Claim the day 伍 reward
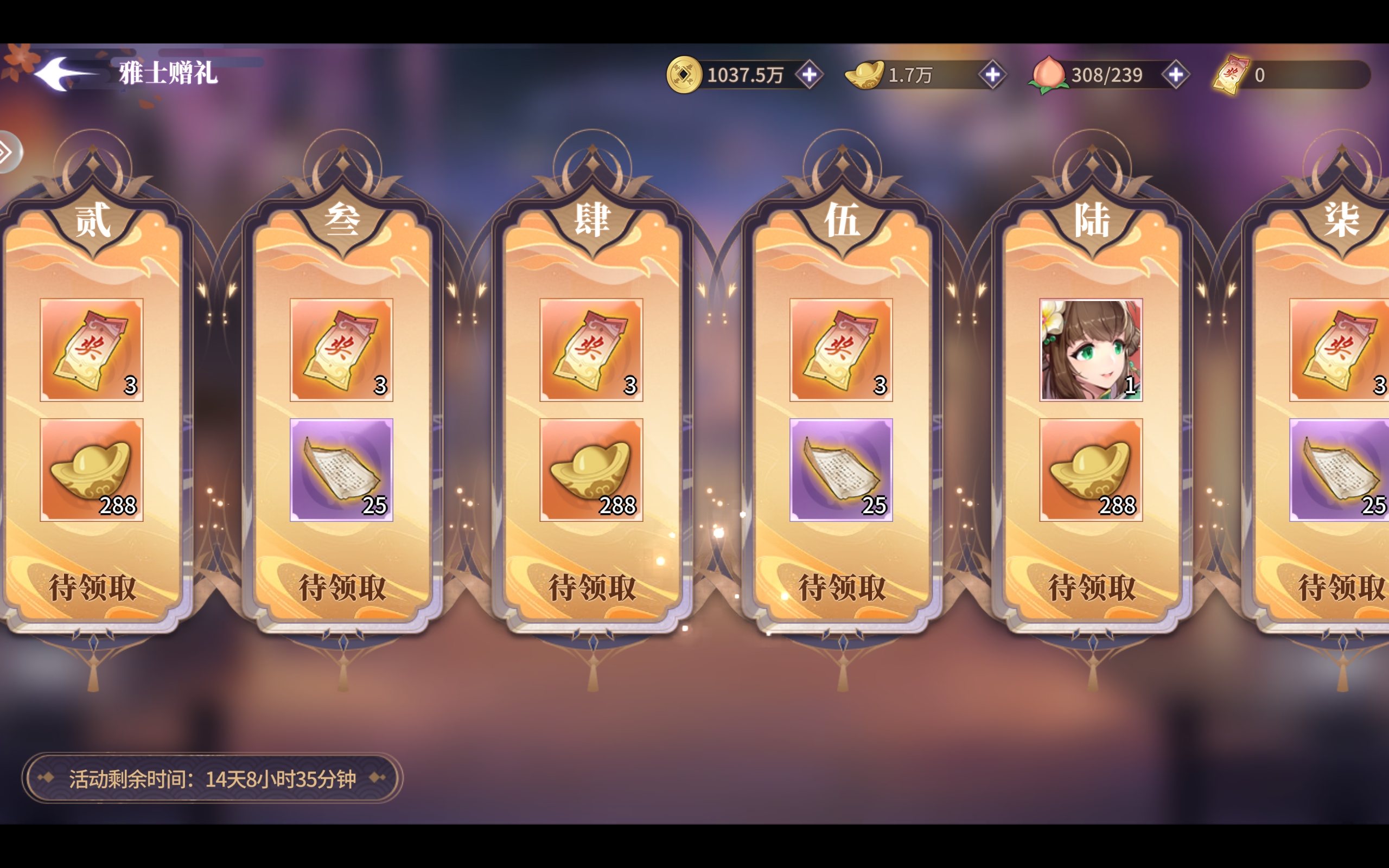Image resolution: width=1389 pixels, height=868 pixels. (842, 588)
